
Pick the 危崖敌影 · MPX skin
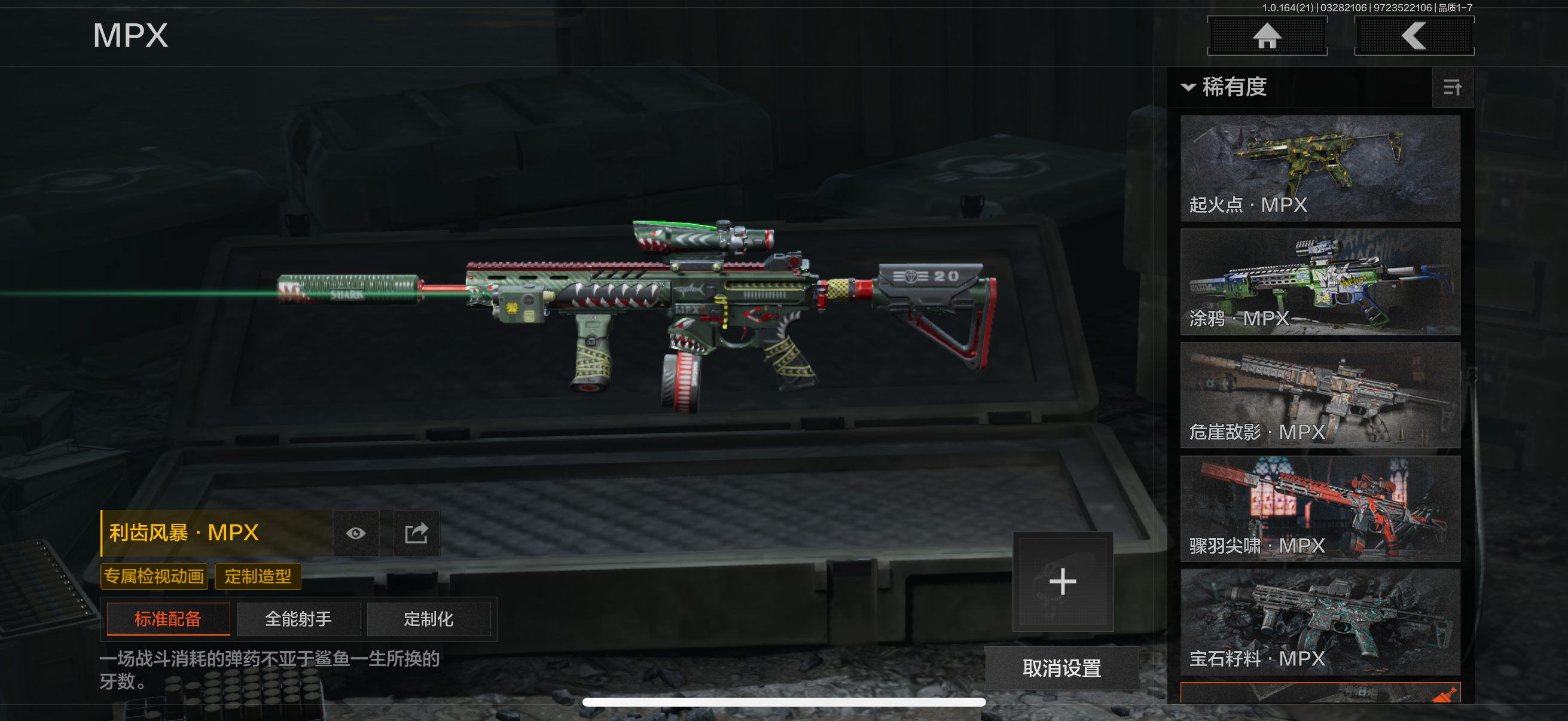1320,395
